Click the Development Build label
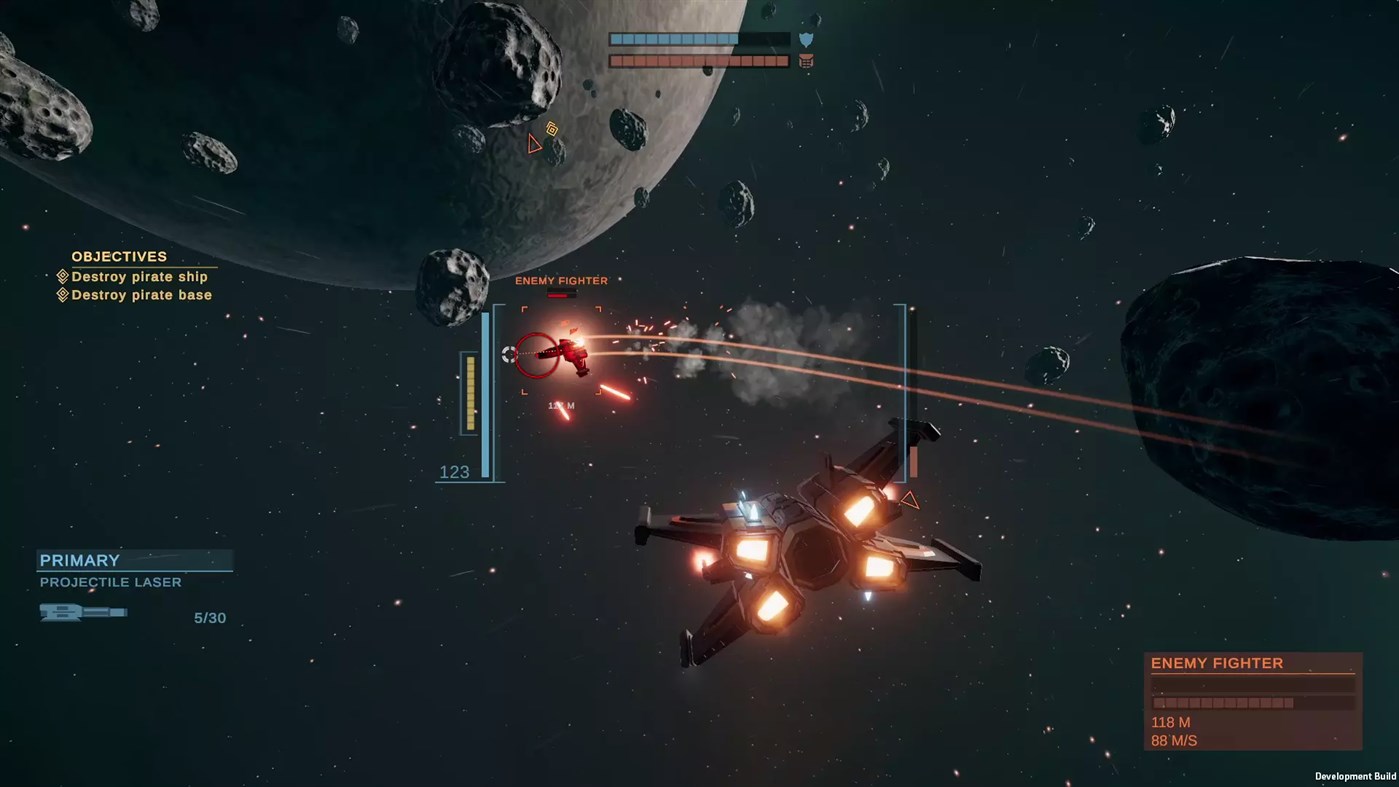This screenshot has width=1399, height=787. click(x=1355, y=776)
